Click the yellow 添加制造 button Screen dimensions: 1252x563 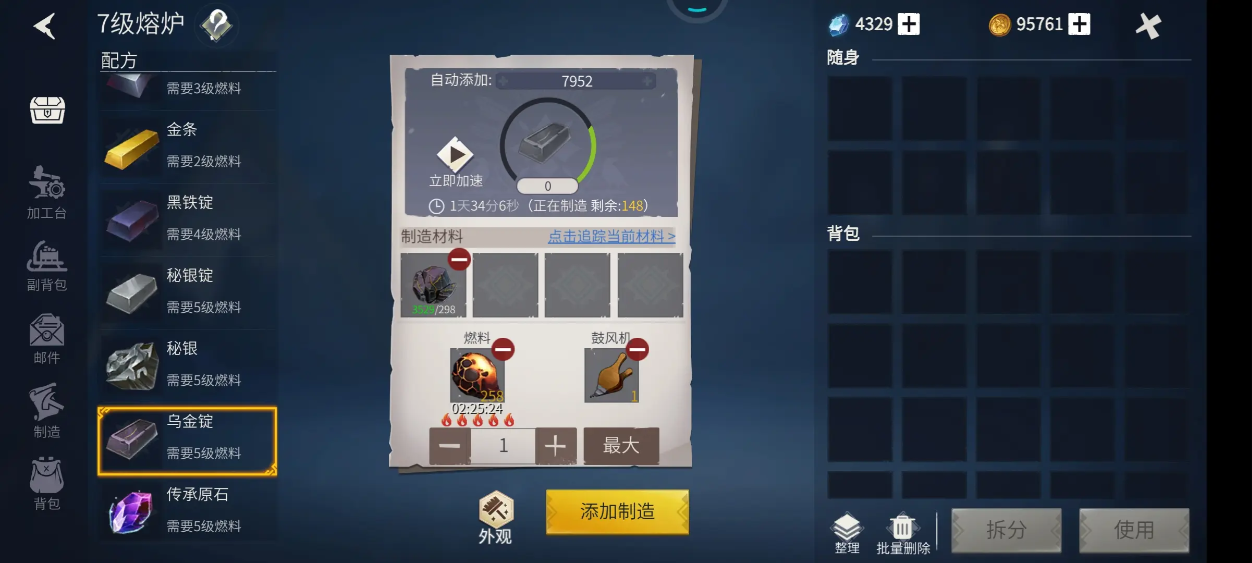pos(617,511)
